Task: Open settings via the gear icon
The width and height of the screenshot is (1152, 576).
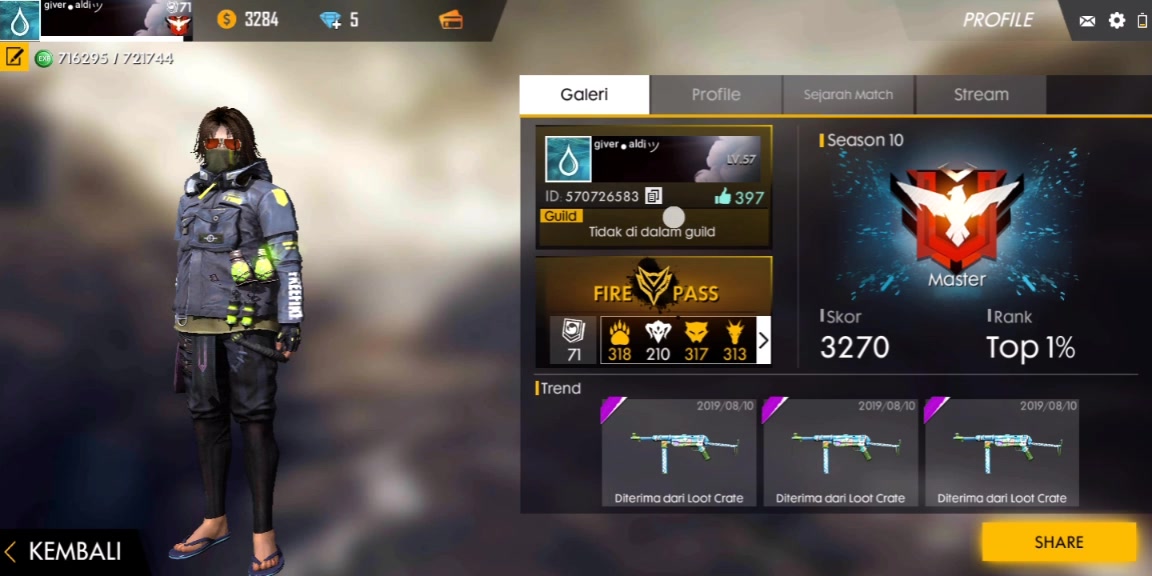Action: click(x=1117, y=21)
